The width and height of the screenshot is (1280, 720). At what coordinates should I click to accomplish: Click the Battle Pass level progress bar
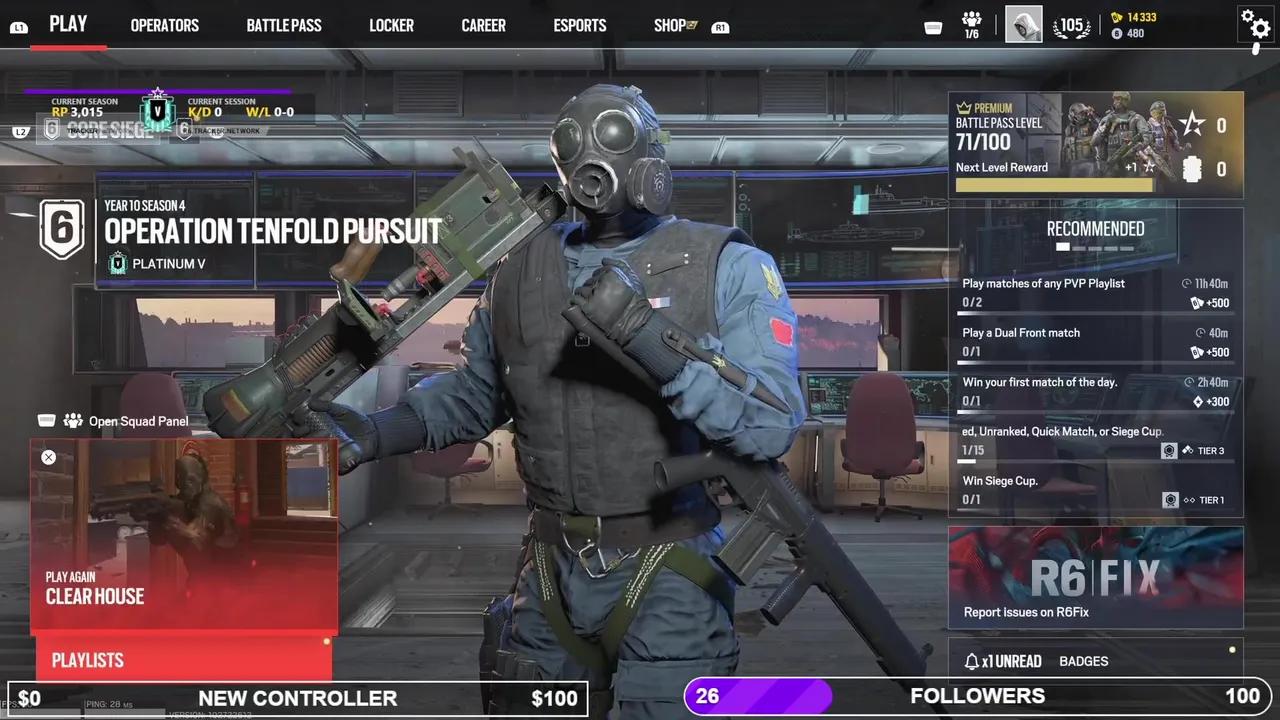1055,185
